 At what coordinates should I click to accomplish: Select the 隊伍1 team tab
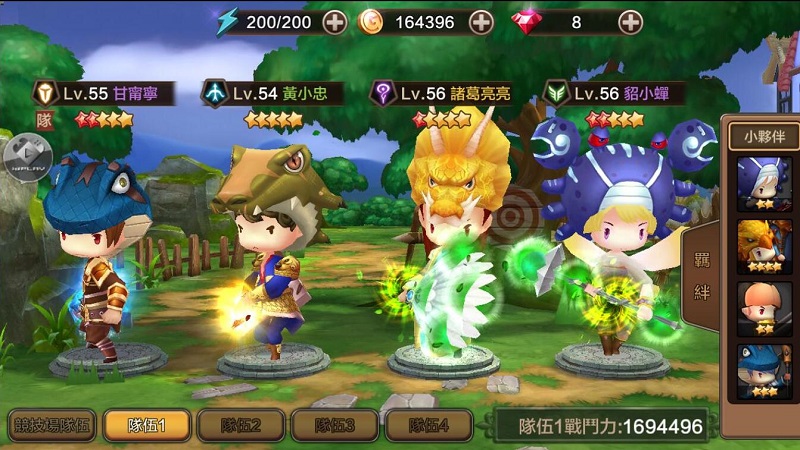[147, 425]
